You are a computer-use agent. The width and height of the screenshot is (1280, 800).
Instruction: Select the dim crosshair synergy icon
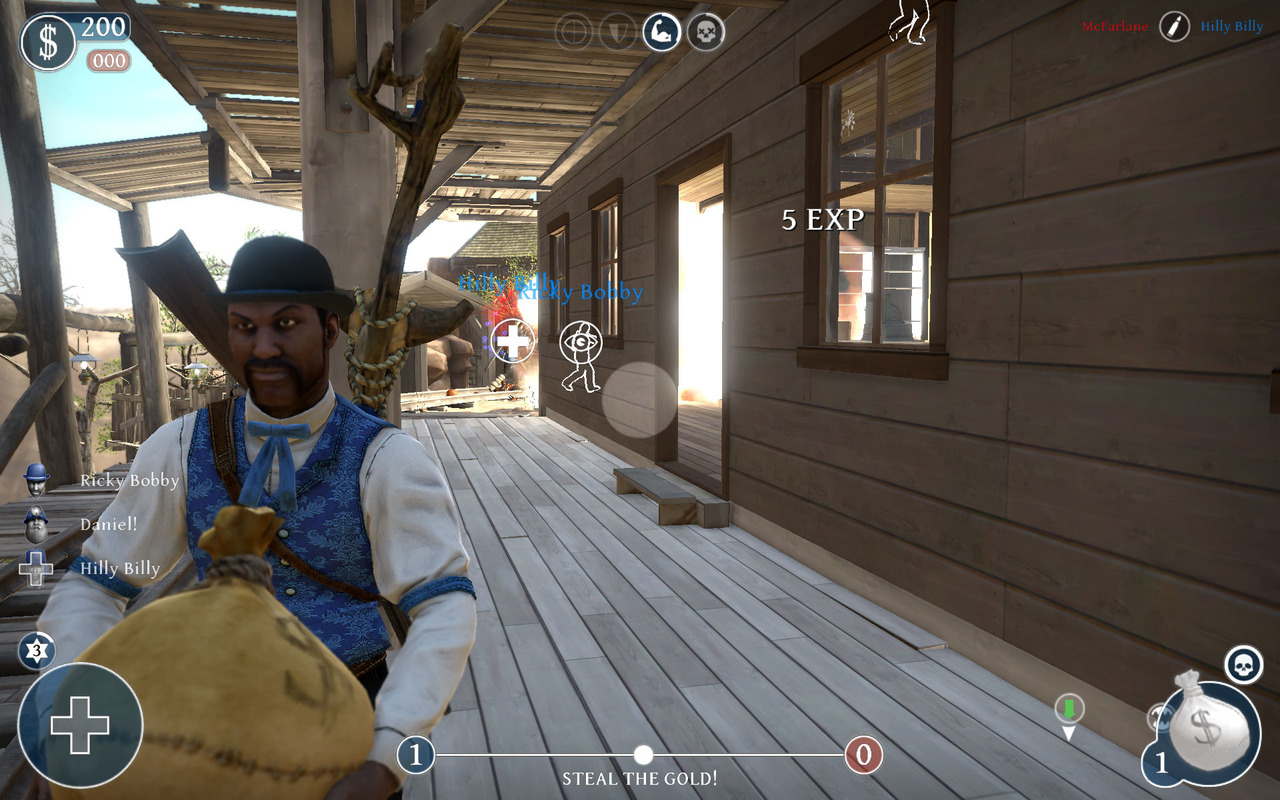click(574, 32)
